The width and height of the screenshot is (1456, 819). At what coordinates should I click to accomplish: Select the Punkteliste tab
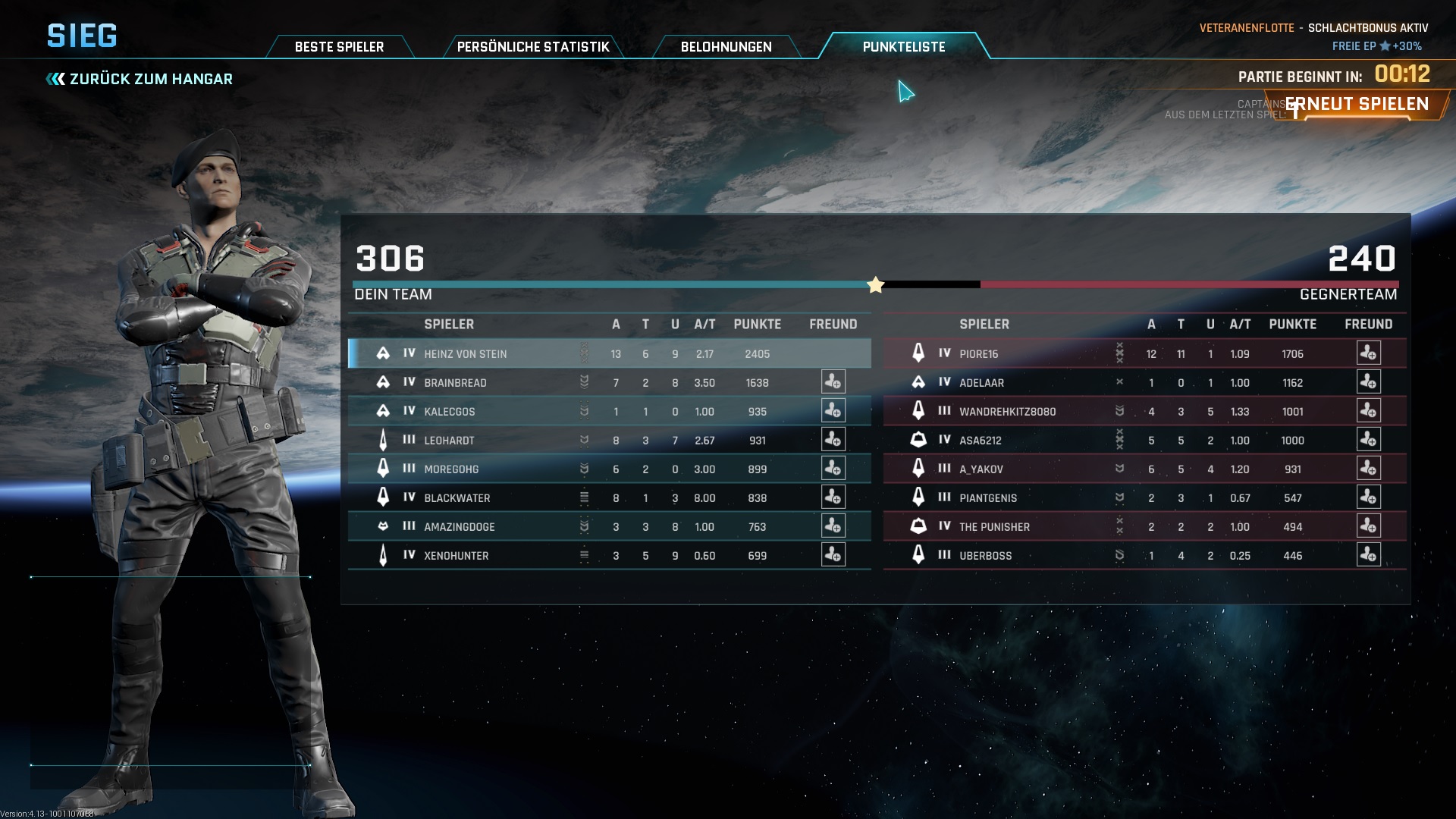(903, 47)
